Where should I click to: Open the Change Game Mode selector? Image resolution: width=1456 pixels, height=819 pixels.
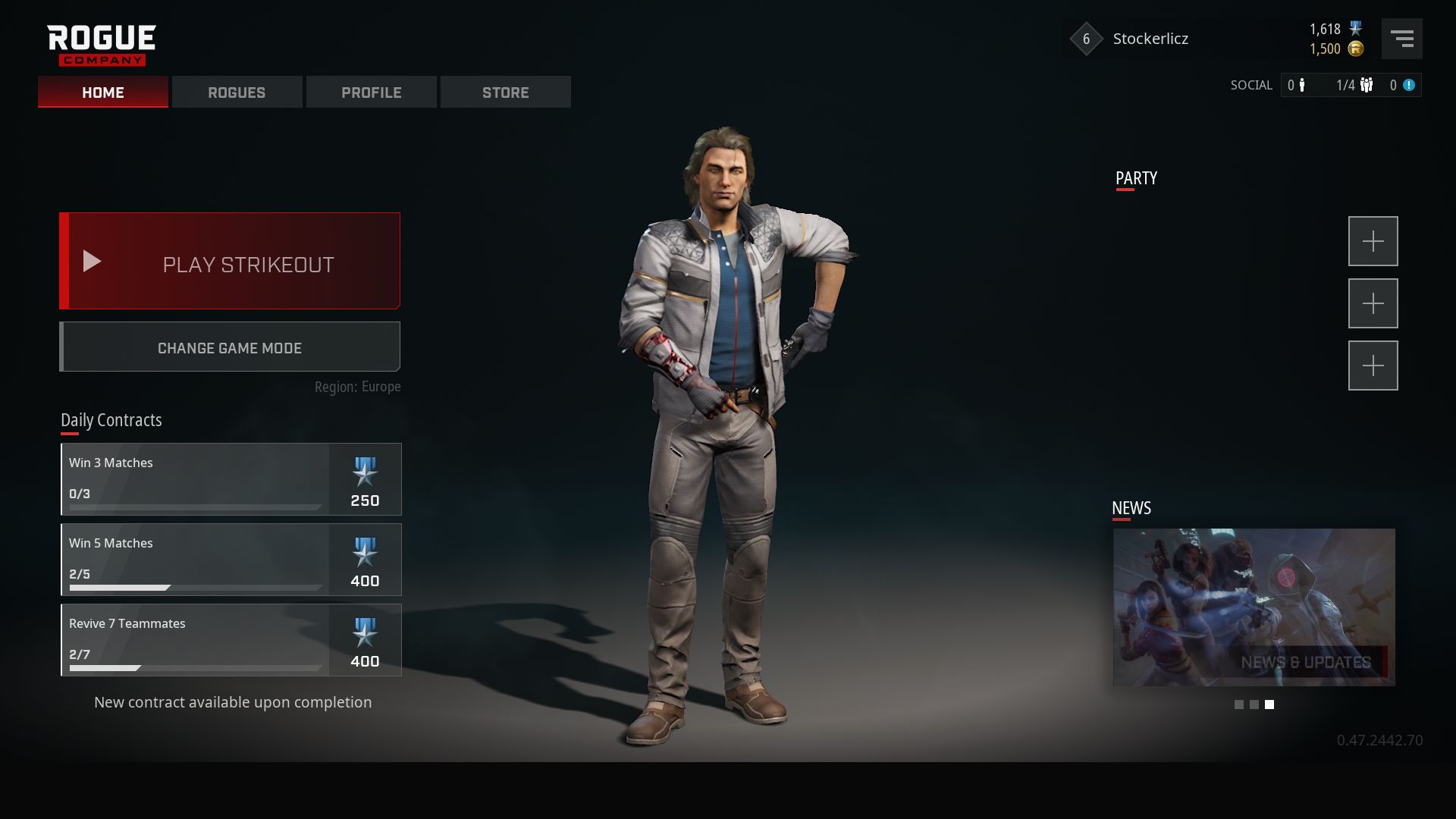coord(230,347)
